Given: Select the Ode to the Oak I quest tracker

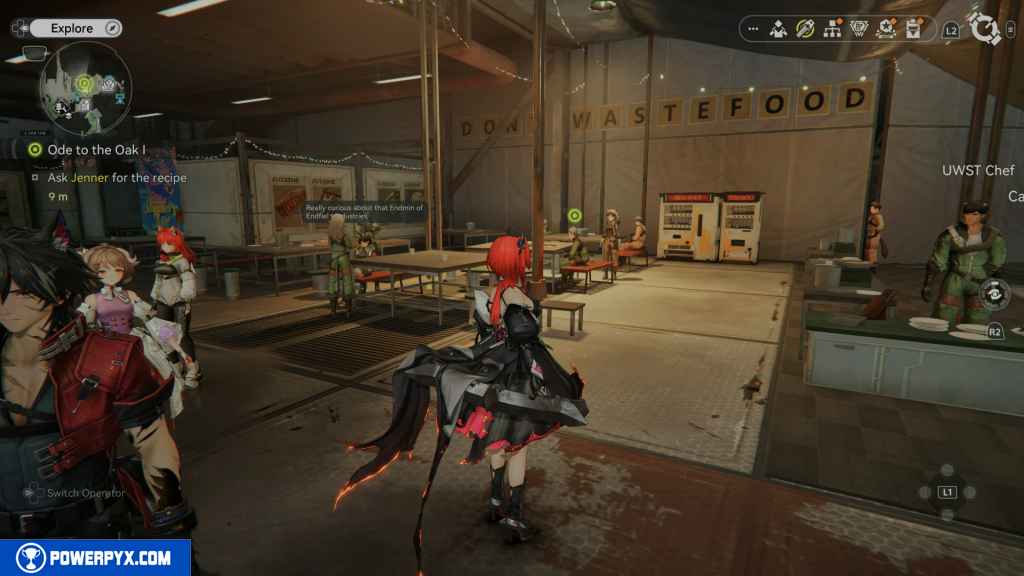Looking at the screenshot, I should click(90, 149).
